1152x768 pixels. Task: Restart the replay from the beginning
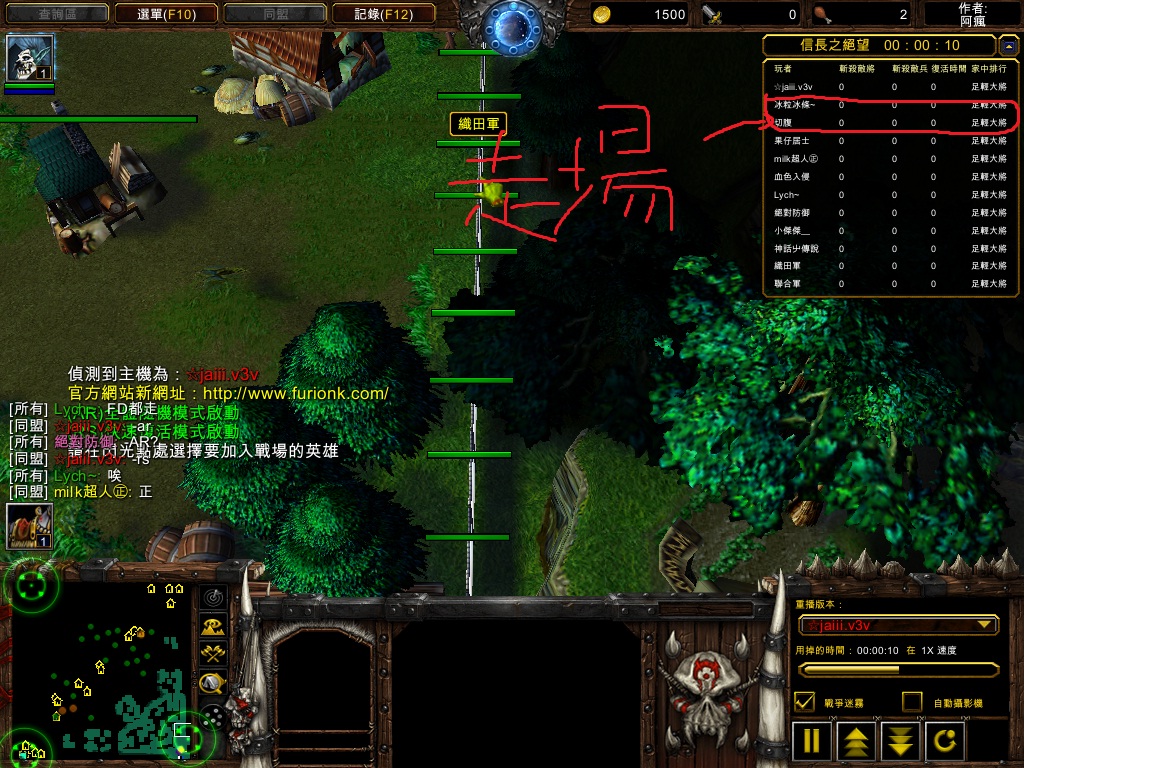945,741
